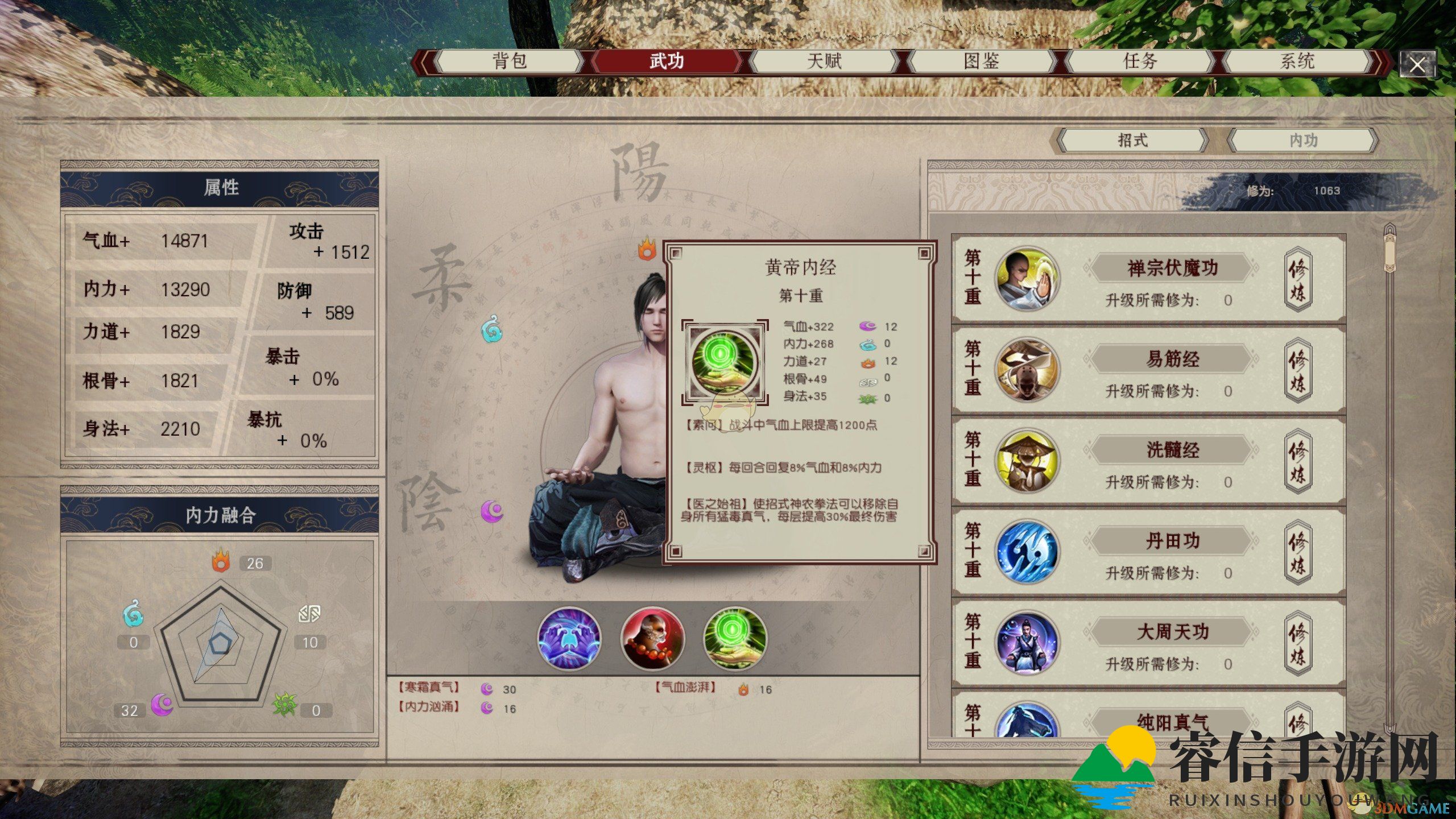This screenshot has height=819, width=1456.
Task: Open the 图鉴 codex tab
Action: coord(982,61)
